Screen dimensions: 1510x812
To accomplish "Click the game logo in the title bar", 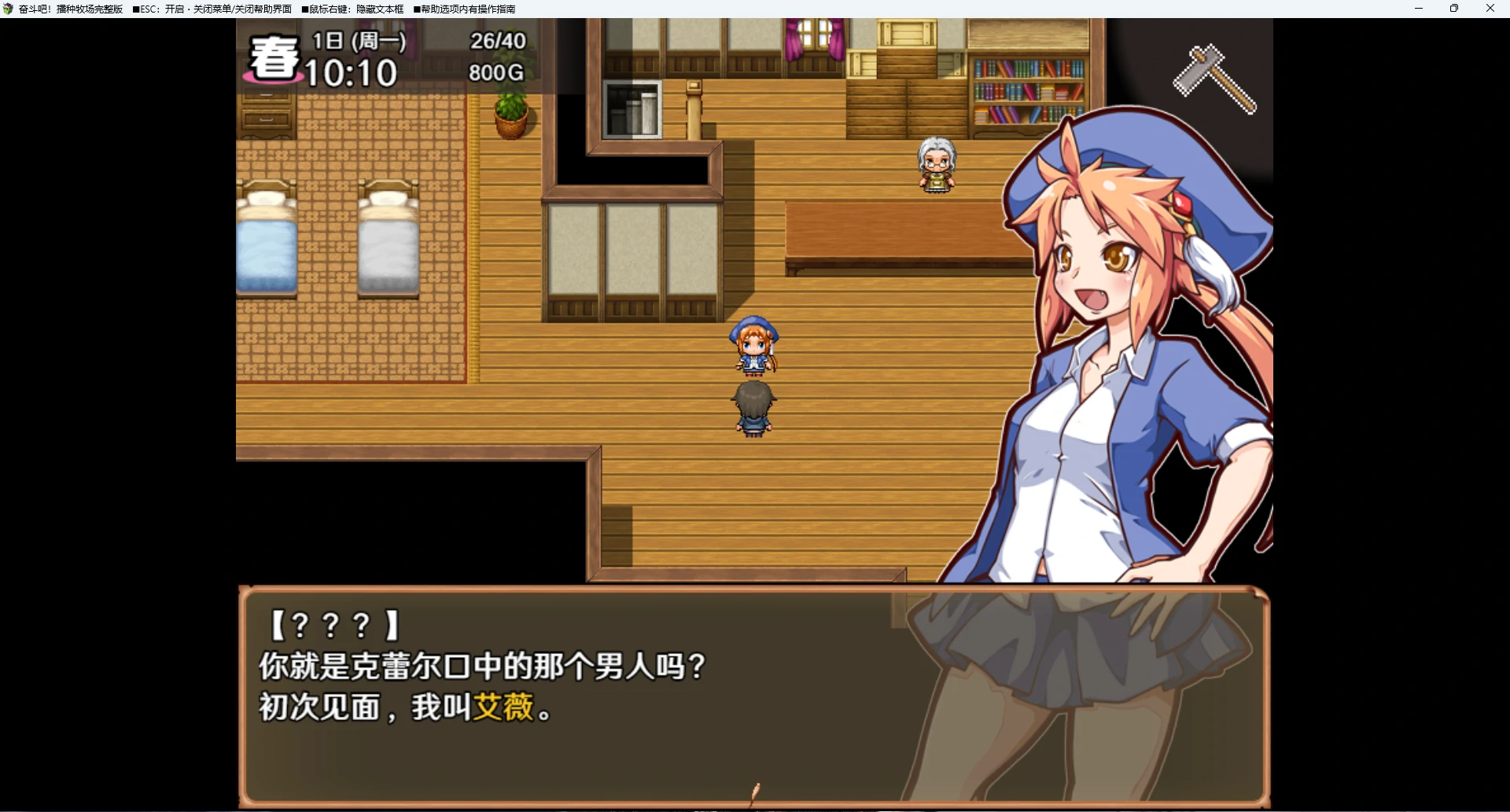I will point(8,9).
